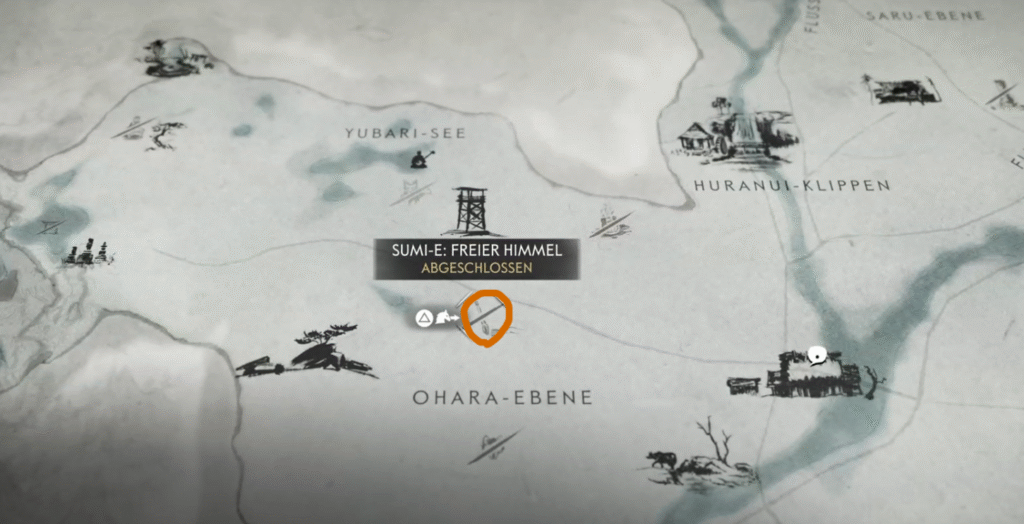Select the circled Sumi-e Freier Himmel marker
The image size is (1024, 524).
(488, 317)
